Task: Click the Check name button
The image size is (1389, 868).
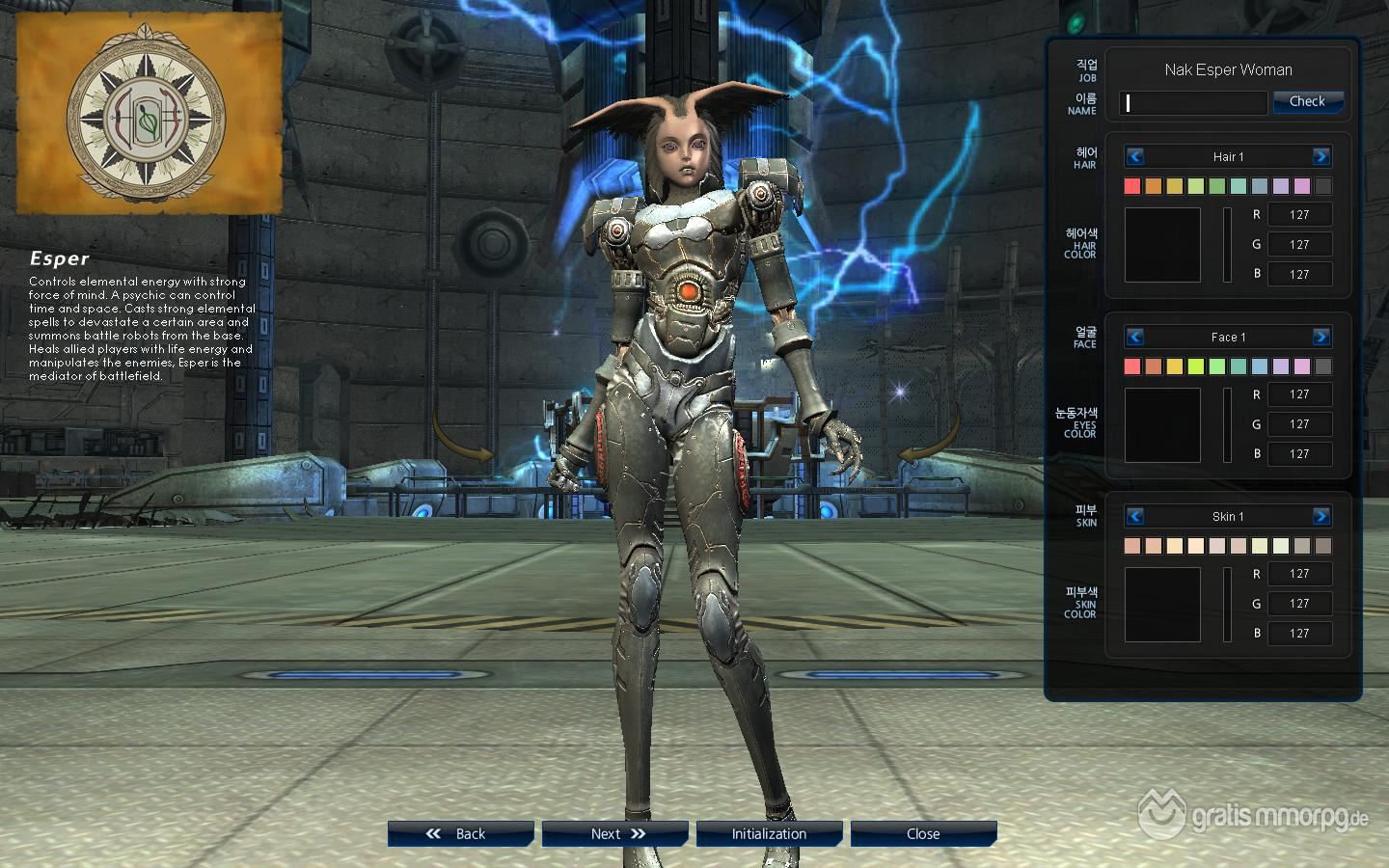Action: [1307, 101]
